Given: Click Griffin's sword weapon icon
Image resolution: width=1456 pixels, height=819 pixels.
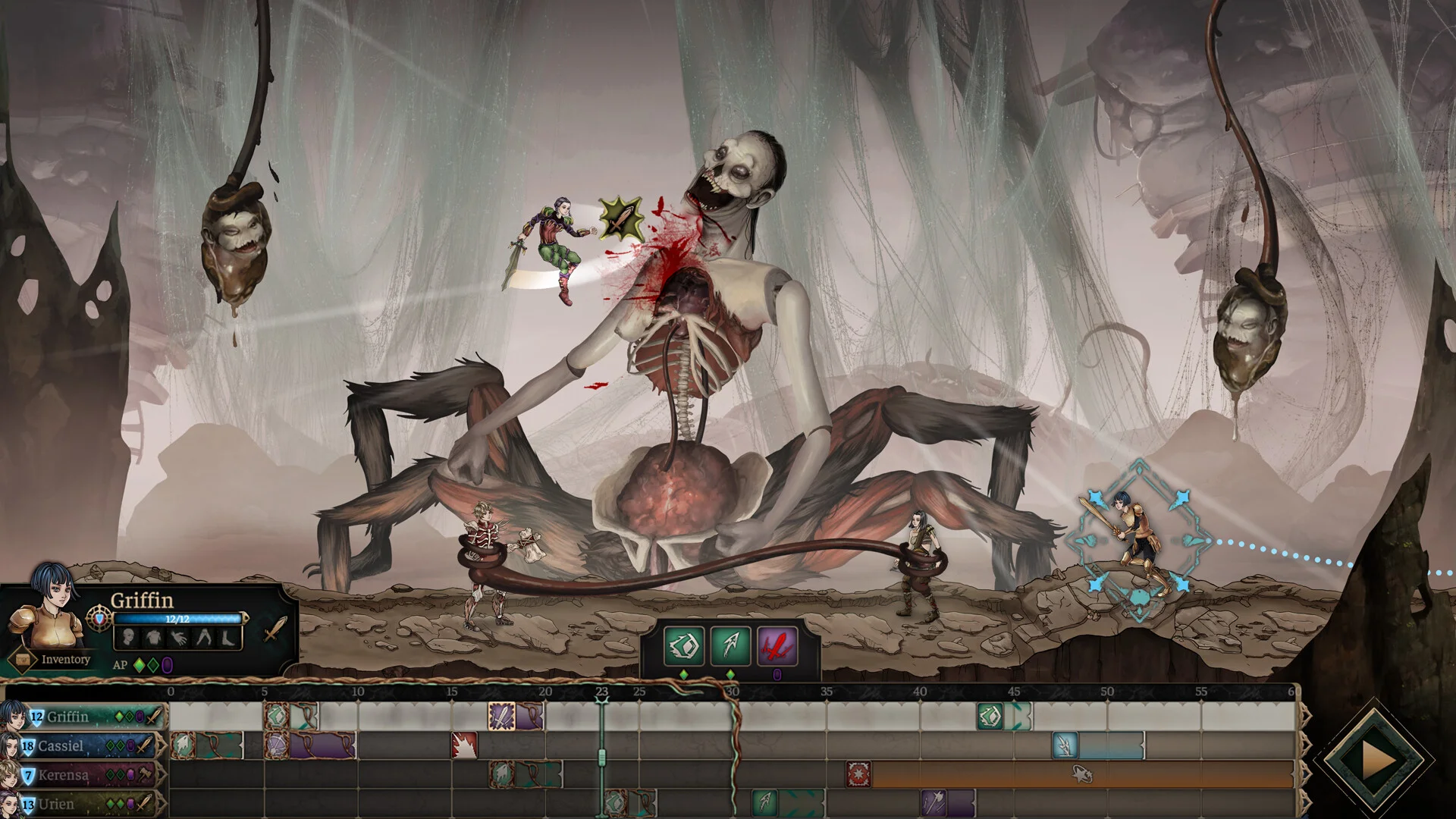Looking at the screenshot, I should tap(275, 629).
